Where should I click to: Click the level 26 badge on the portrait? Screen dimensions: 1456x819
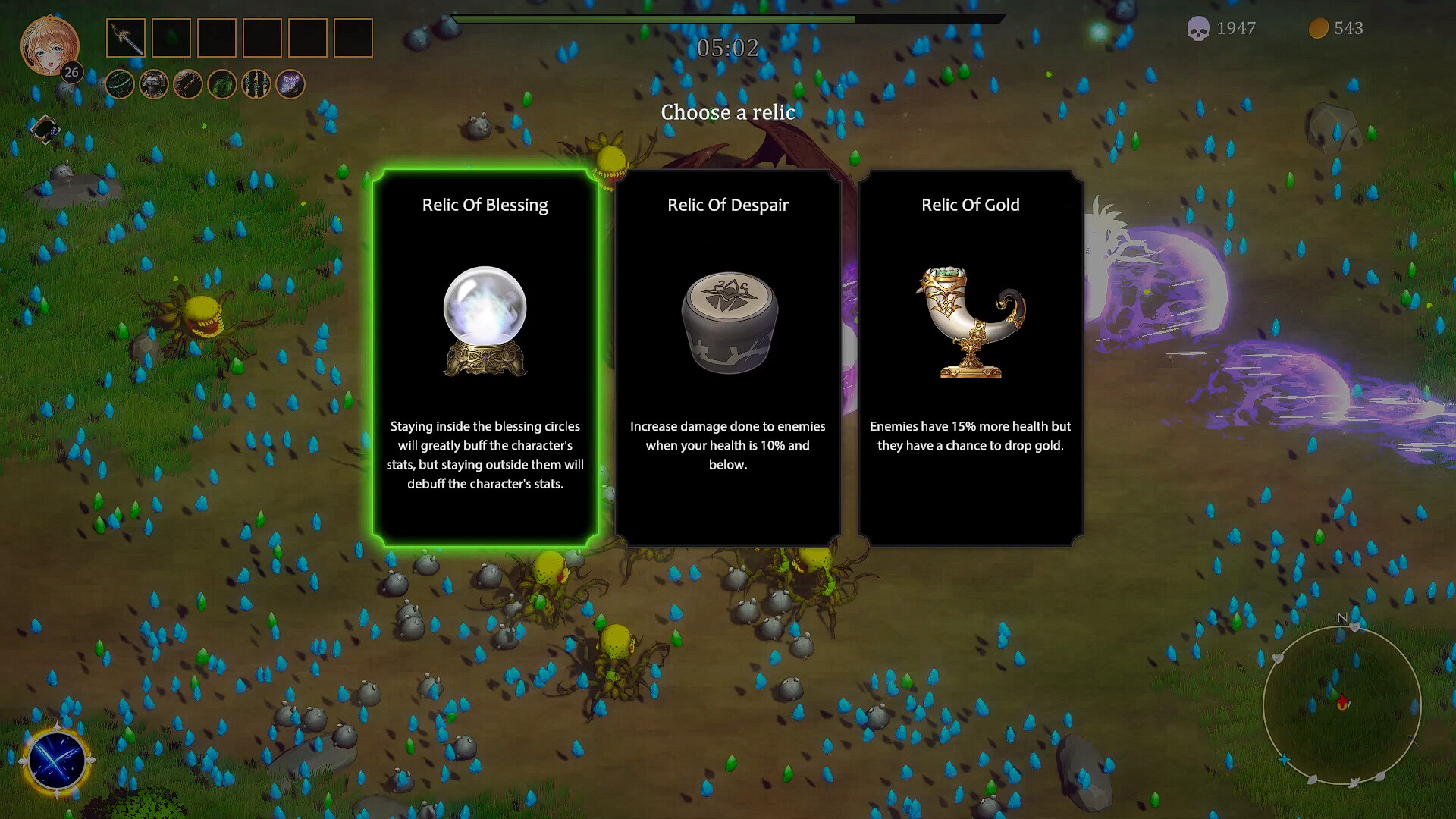[x=71, y=73]
